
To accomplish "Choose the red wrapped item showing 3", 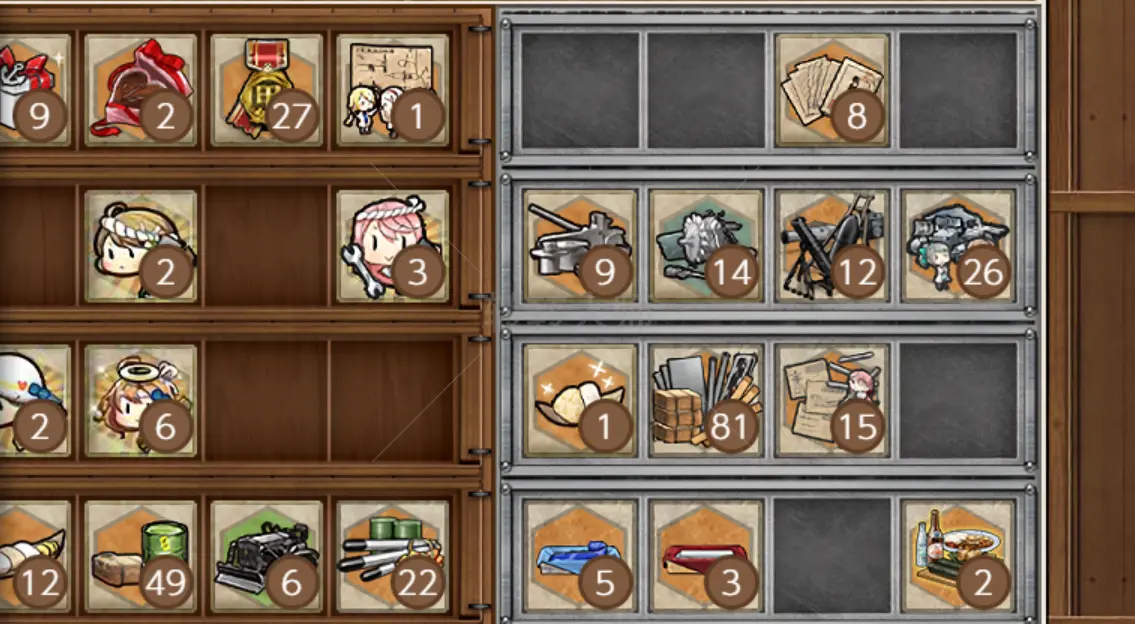I will click(706, 556).
